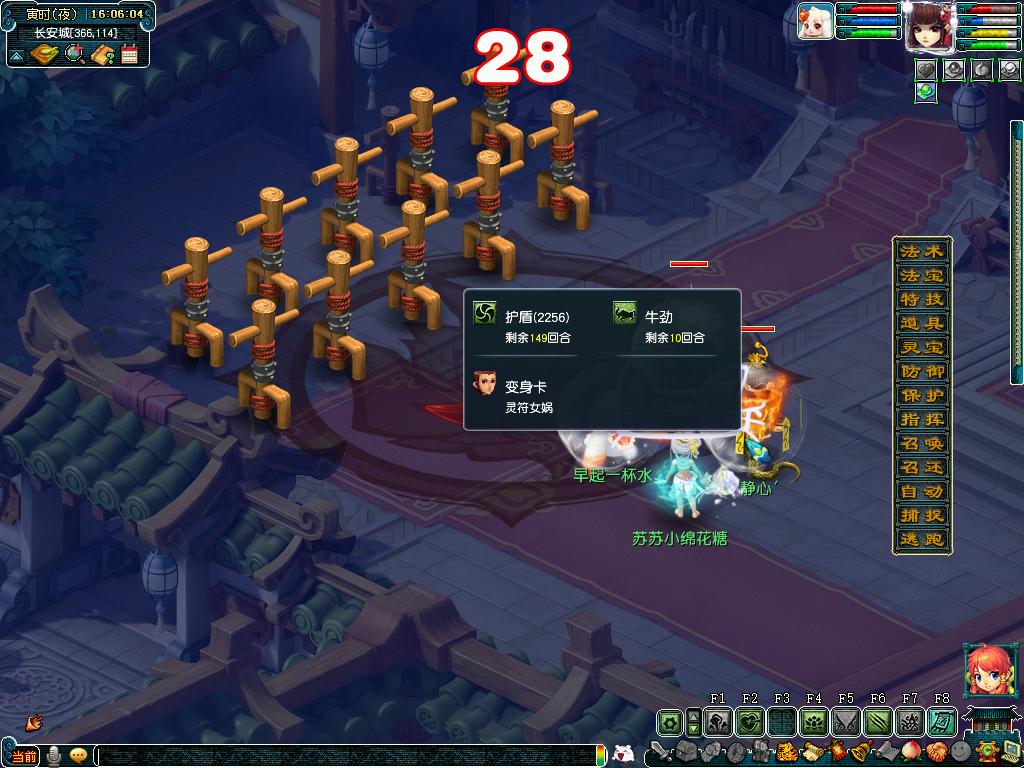1024x768 pixels.
Task: Choose the 逃跑 (flee) command
Action: point(921,540)
